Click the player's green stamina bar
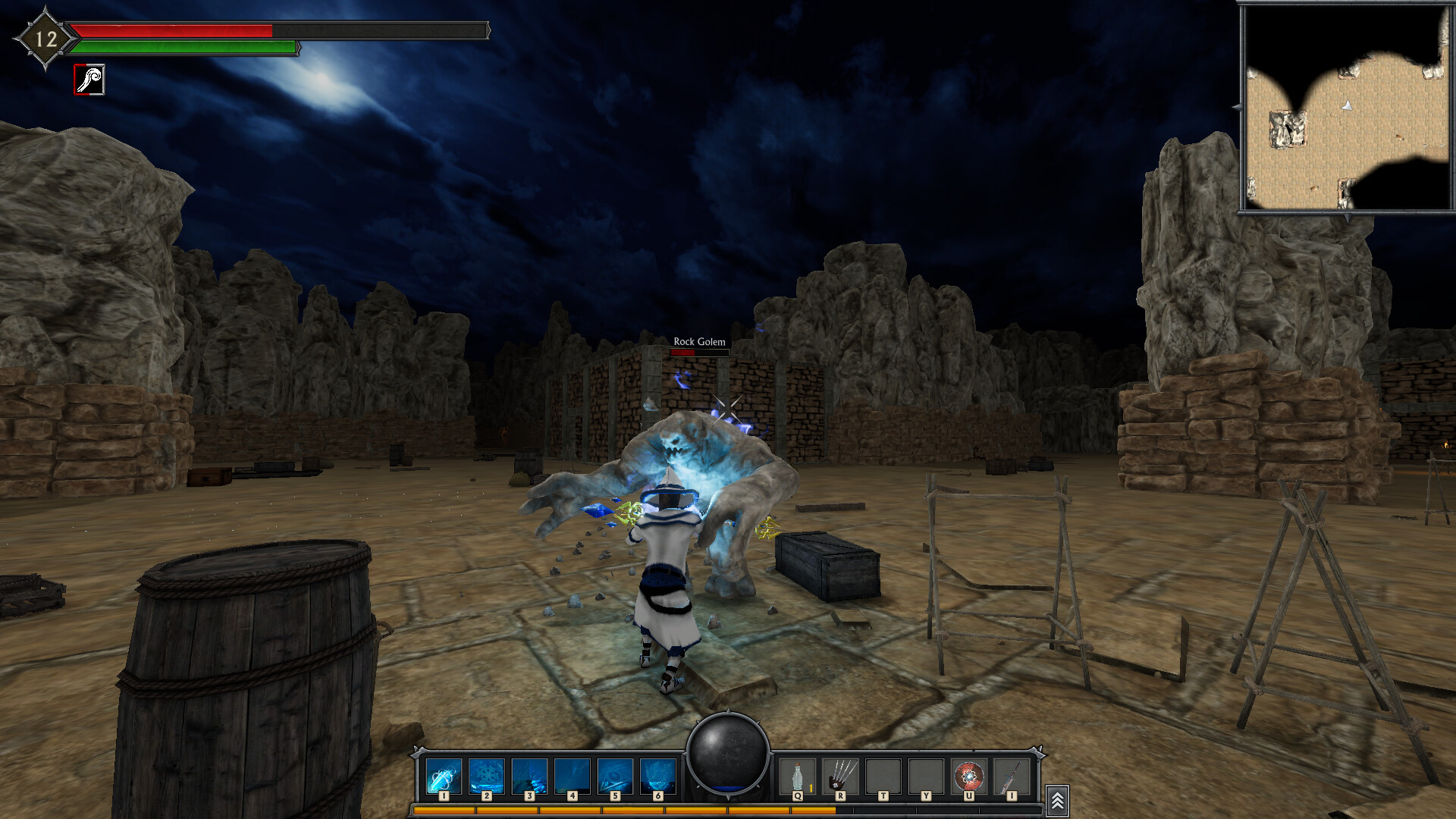The image size is (1456, 819). click(182, 48)
